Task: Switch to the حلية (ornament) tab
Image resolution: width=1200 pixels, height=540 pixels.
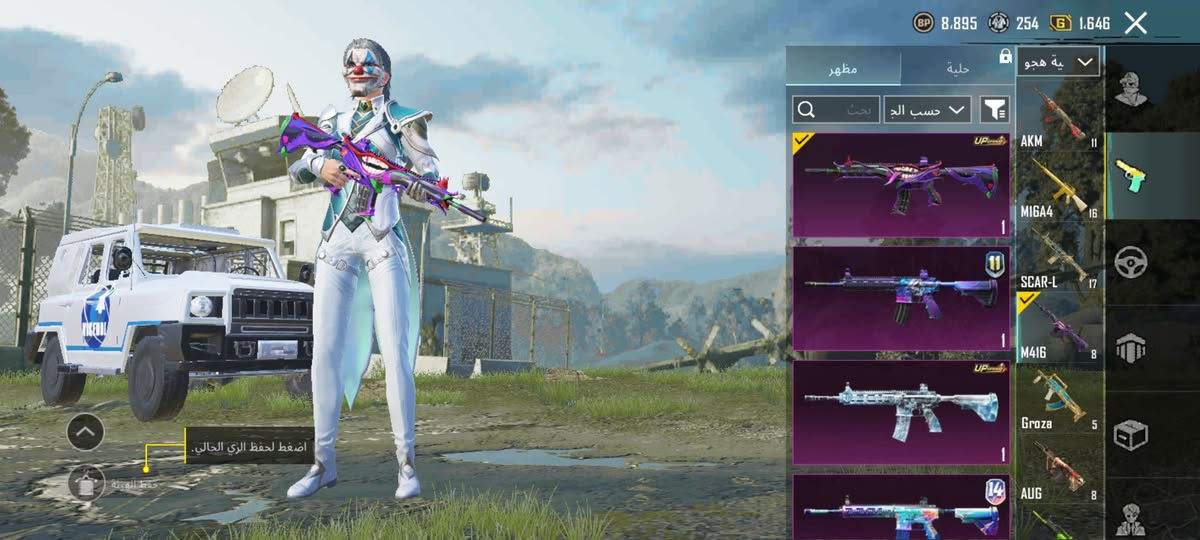Action: [x=957, y=67]
